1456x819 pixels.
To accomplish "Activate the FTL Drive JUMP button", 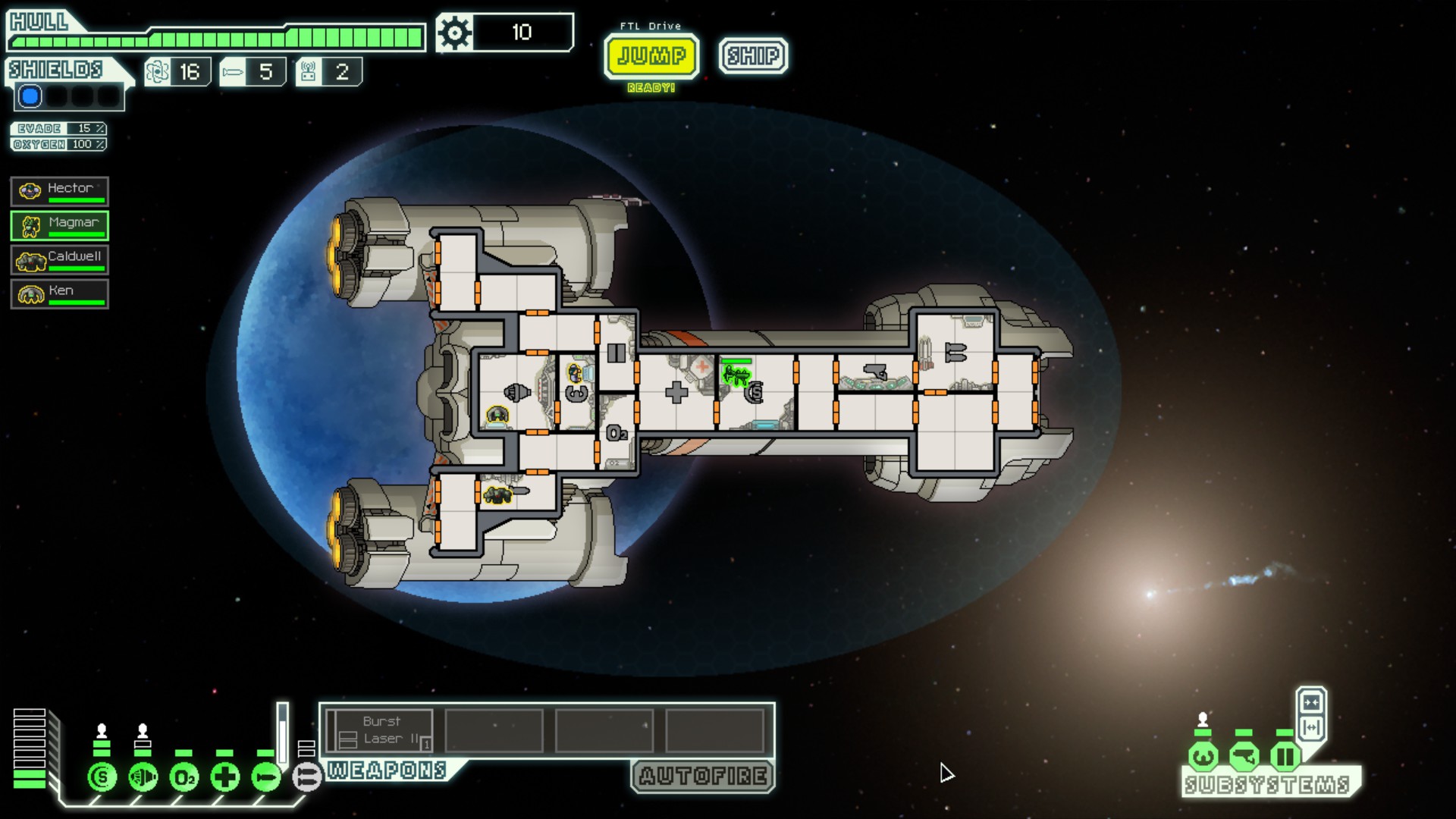I will [x=651, y=56].
